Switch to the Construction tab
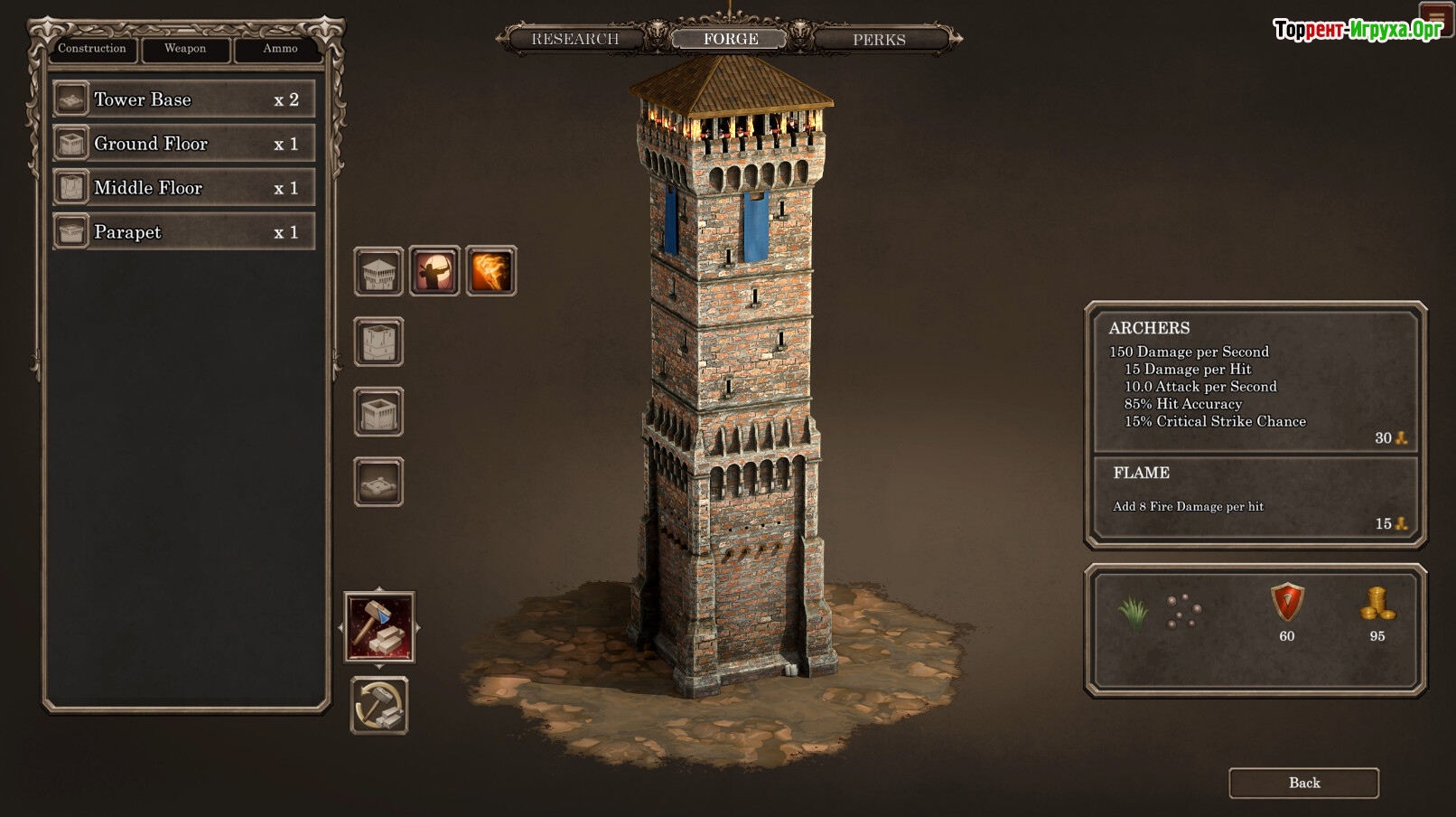 point(92,49)
